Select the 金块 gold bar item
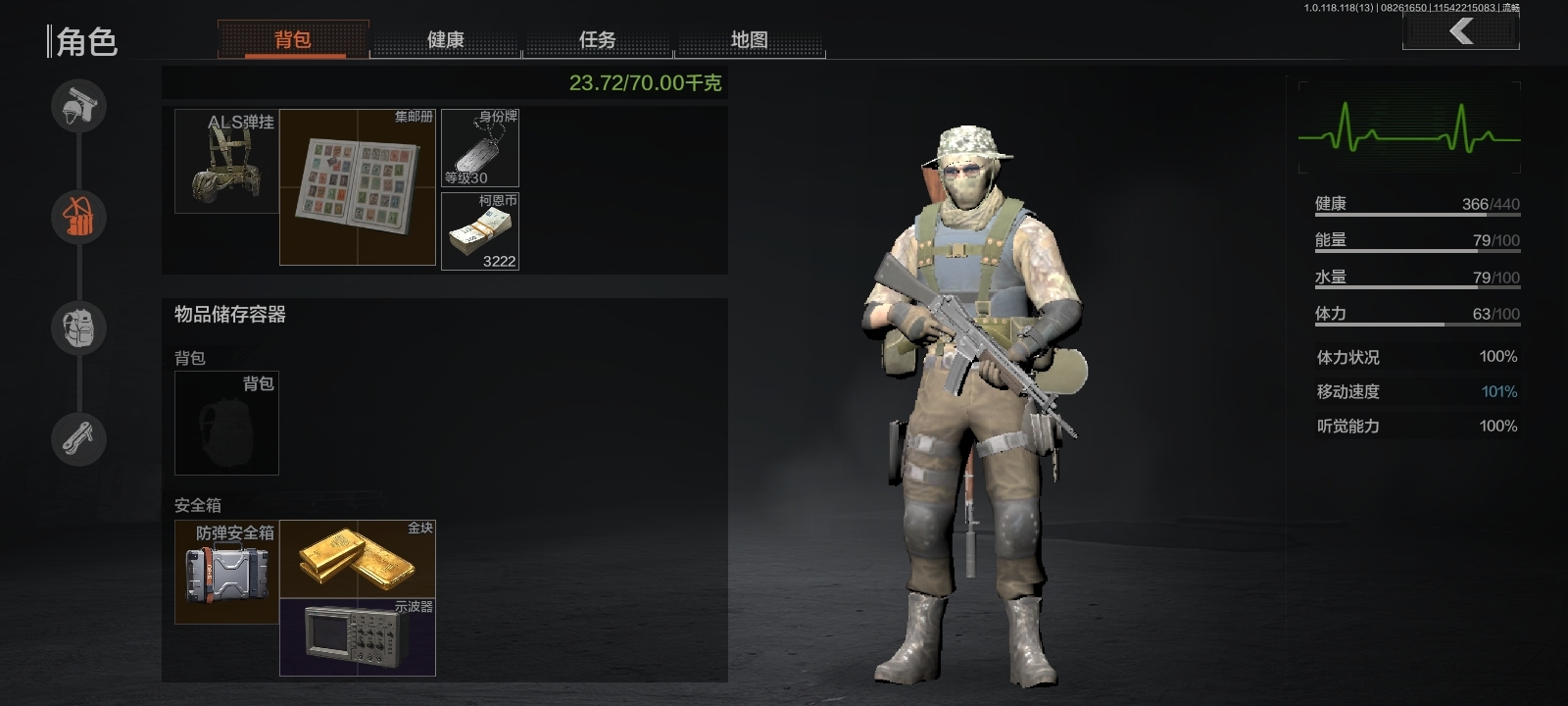Image resolution: width=1568 pixels, height=706 pixels. click(x=358, y=559)
